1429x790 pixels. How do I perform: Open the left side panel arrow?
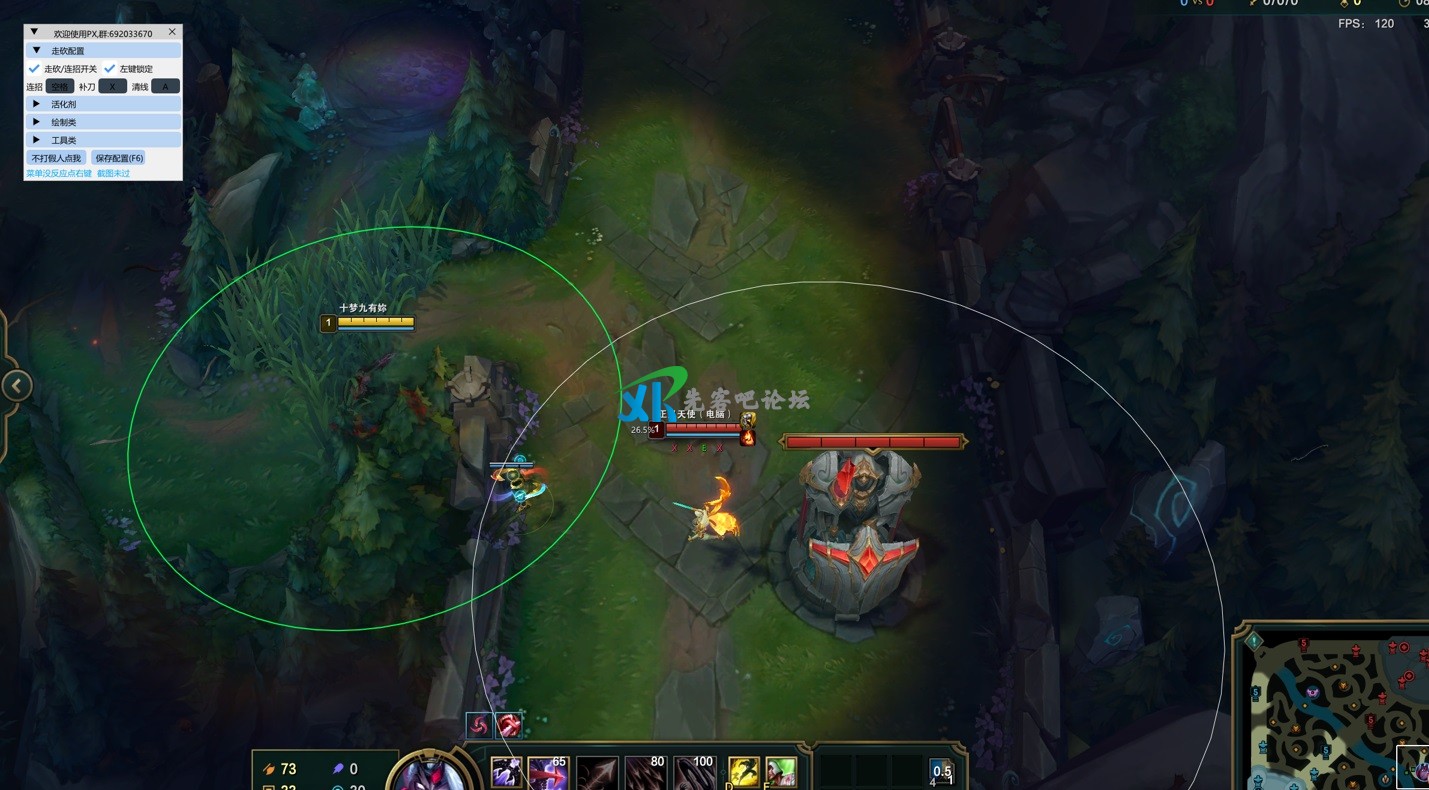click(x=17, y=386)
